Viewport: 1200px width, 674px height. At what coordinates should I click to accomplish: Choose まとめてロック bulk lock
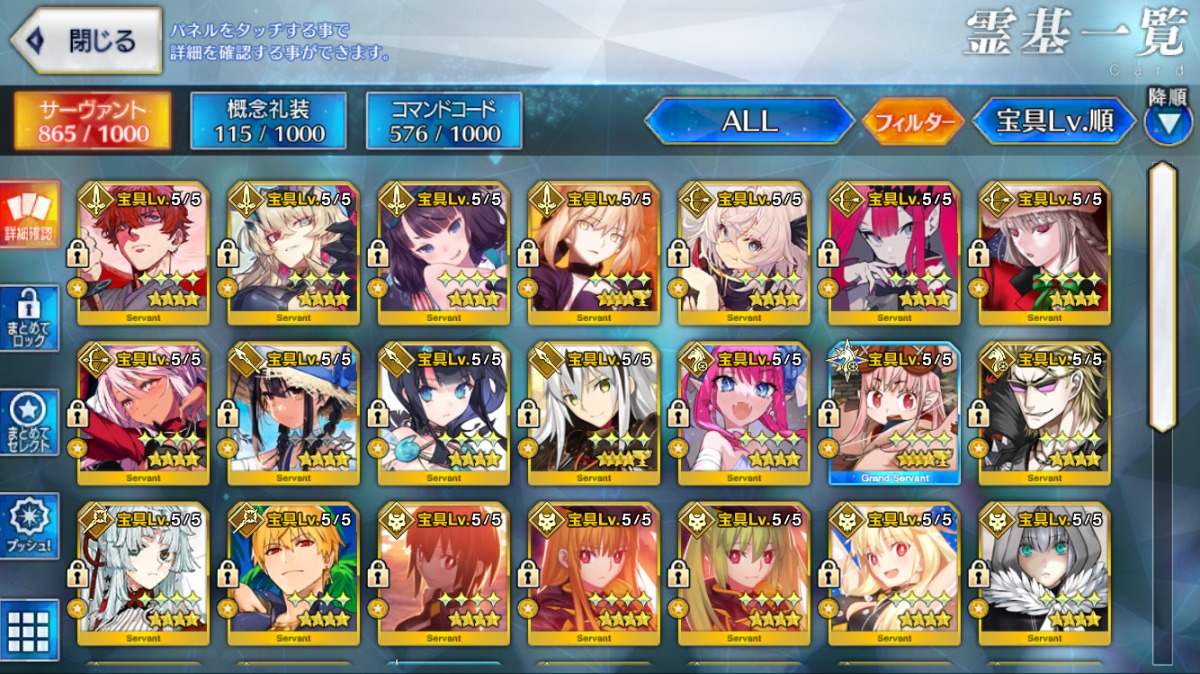tap(30, 319)
